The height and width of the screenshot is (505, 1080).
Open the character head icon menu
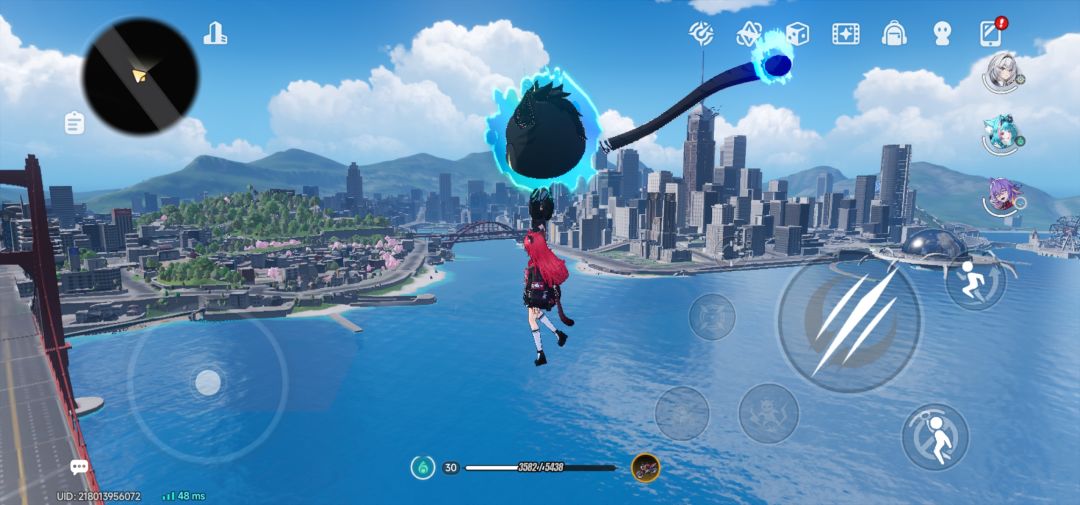click(x=942, y=34)
